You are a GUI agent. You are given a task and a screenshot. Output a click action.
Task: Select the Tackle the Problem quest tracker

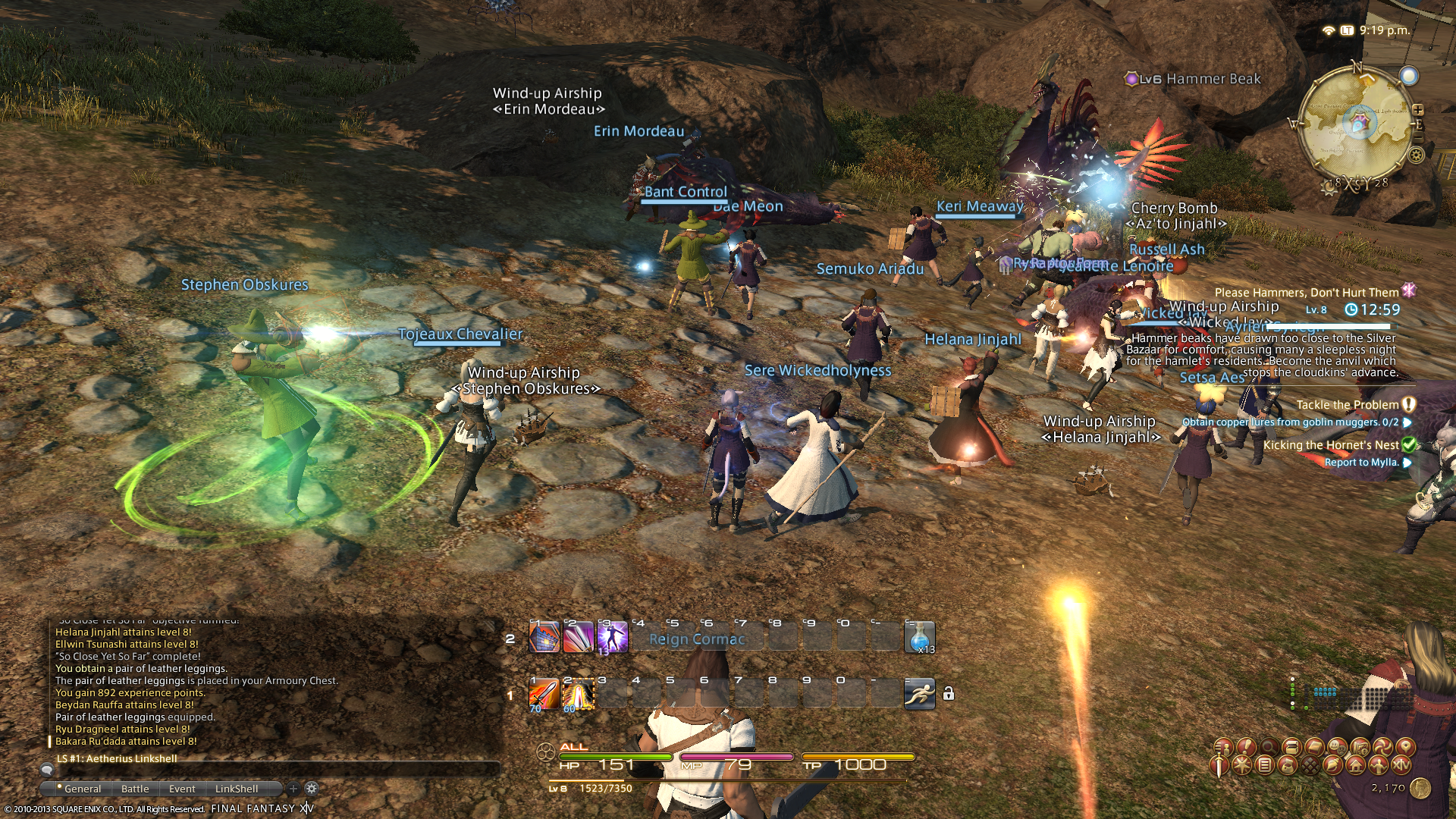point(1347,405)
